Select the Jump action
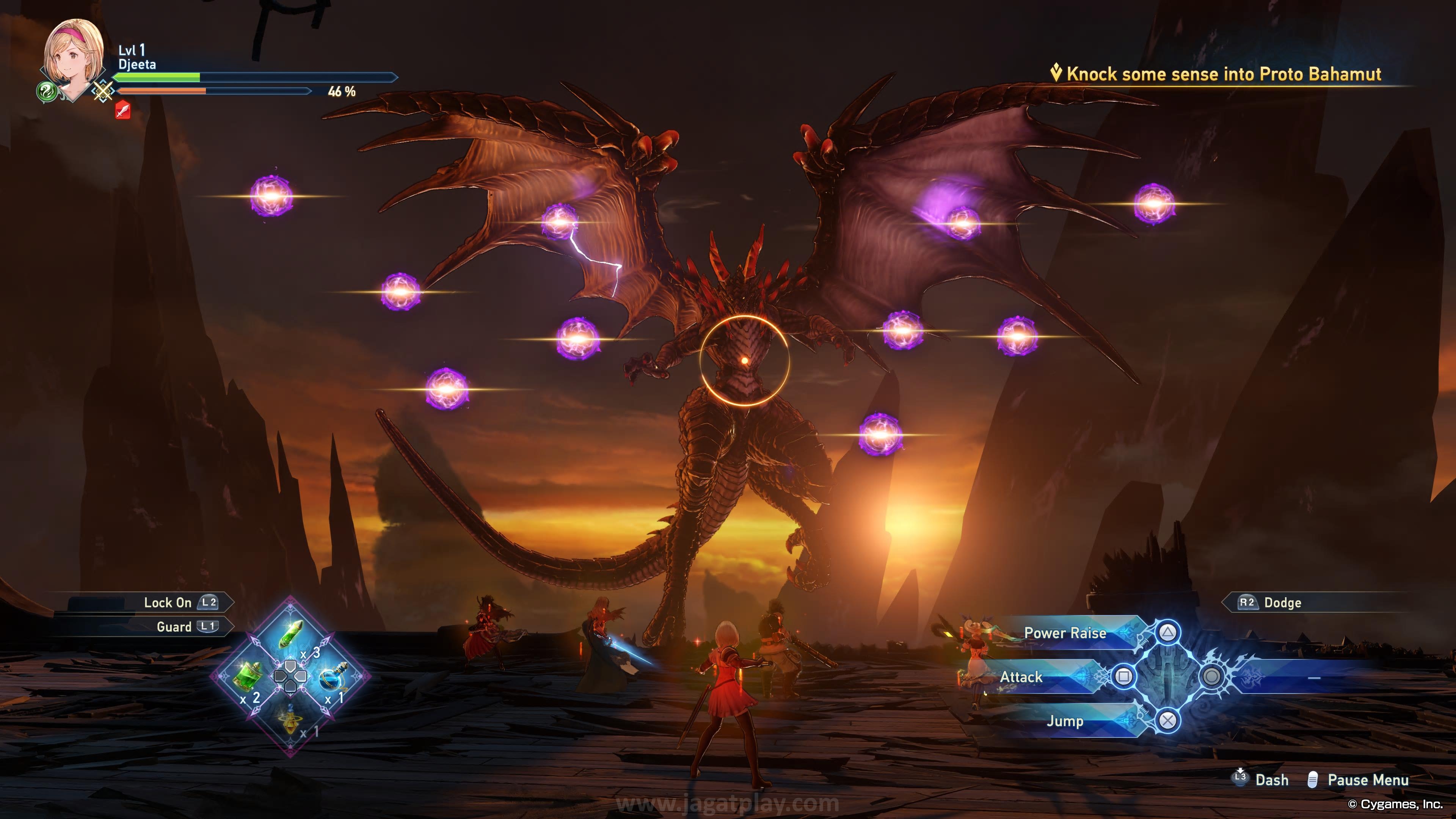The width and height of the screenshot is (1456, 819). (1065, 721)
